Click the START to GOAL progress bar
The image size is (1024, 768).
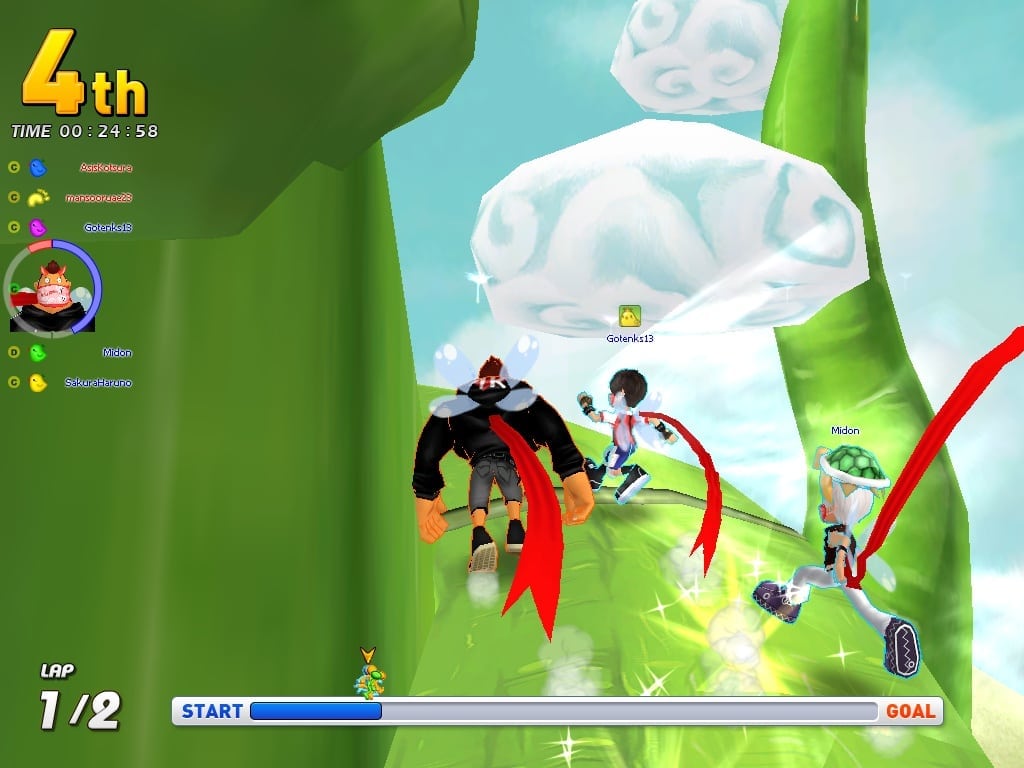click(x=560, y=711)
